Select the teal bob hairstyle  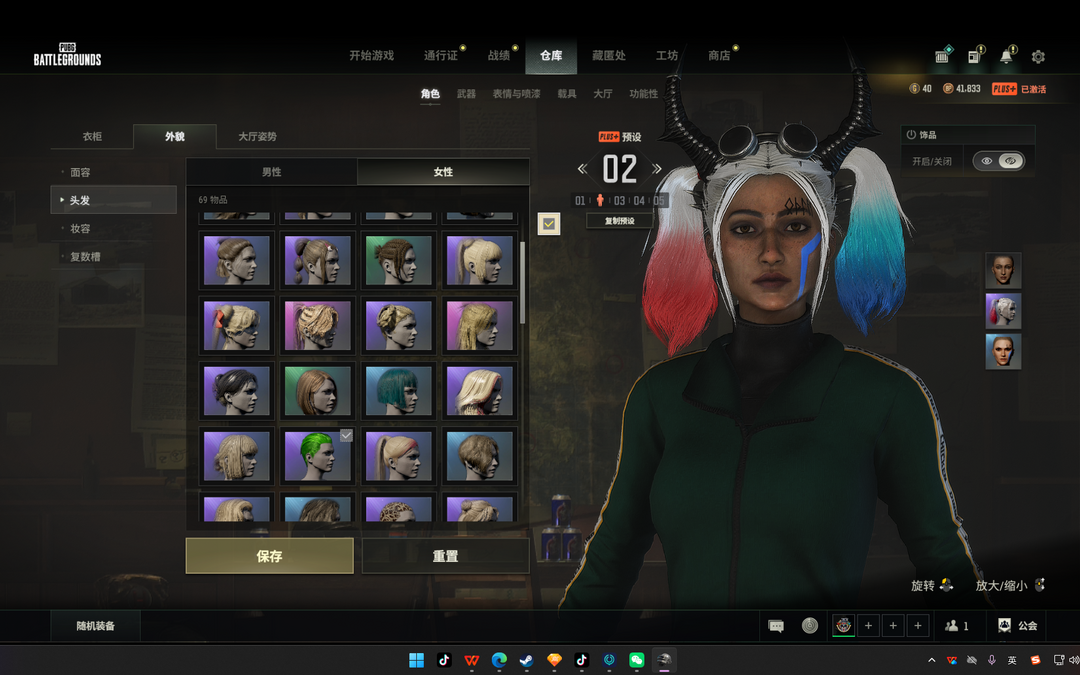click(399, 390)
